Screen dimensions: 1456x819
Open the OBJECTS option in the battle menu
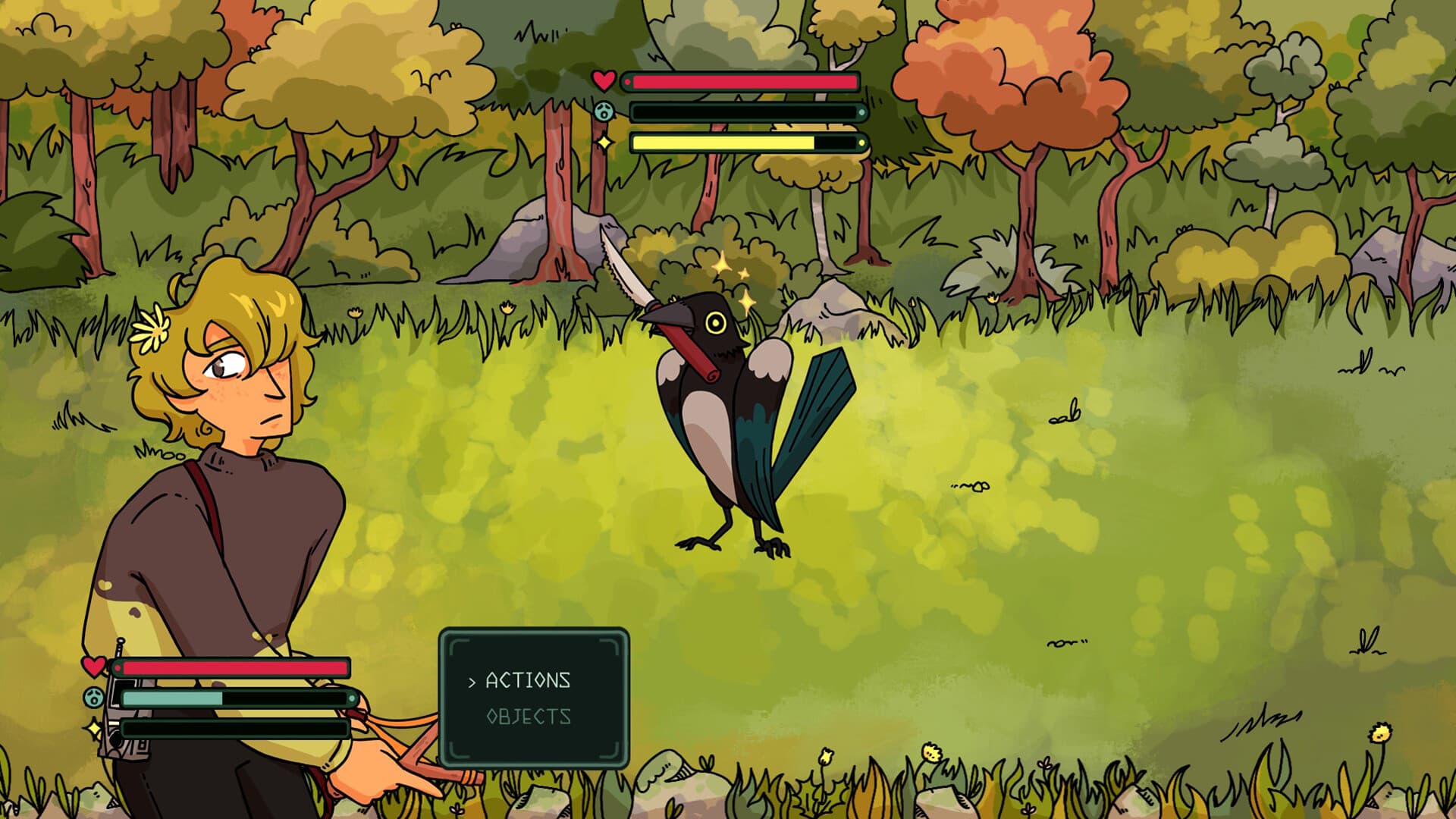pyautogui.click(x=529, y=716)
